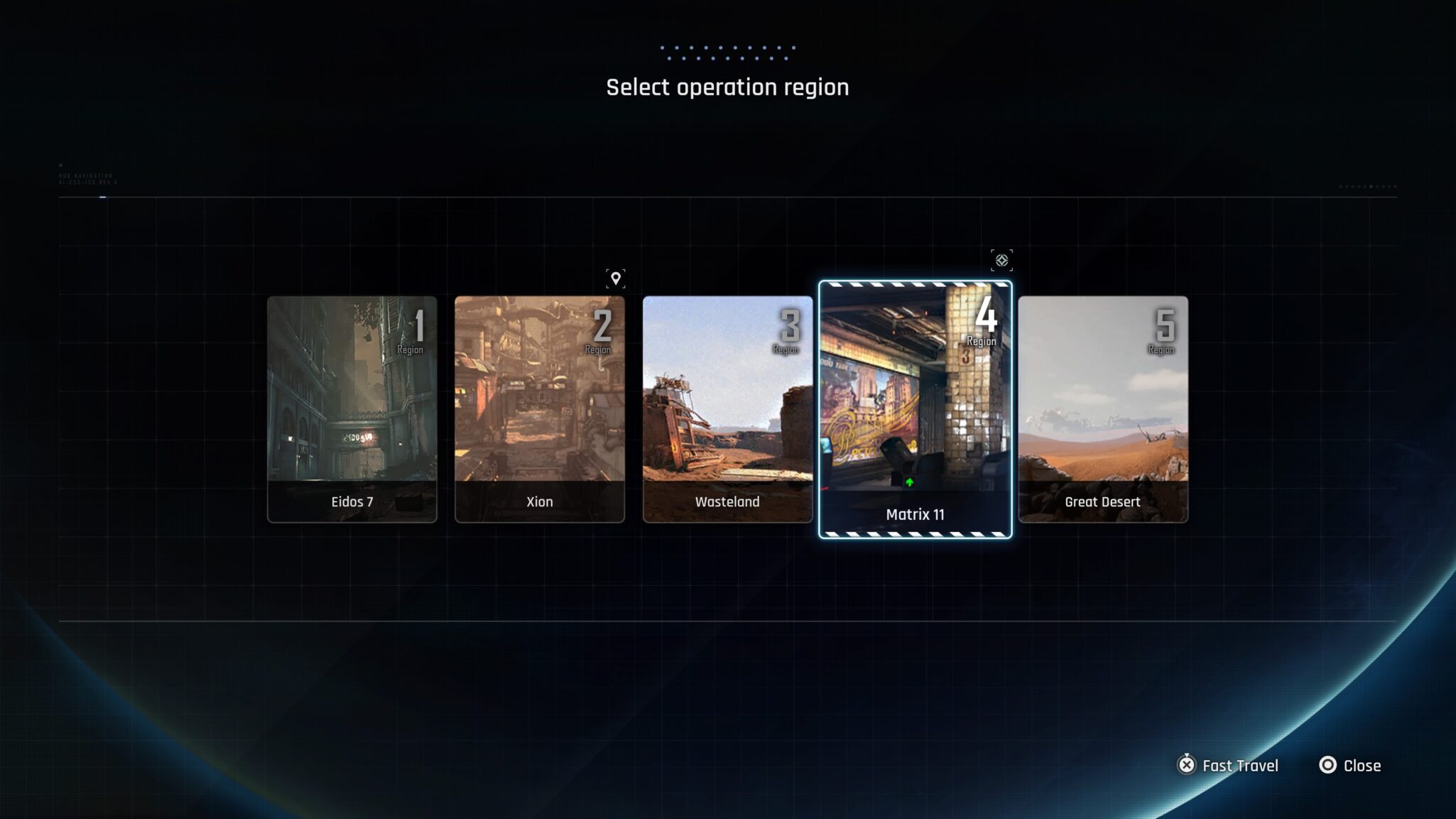1456x819 pixels.
Task: Click the location pin above Xion
Action: (x=615, y=278)
